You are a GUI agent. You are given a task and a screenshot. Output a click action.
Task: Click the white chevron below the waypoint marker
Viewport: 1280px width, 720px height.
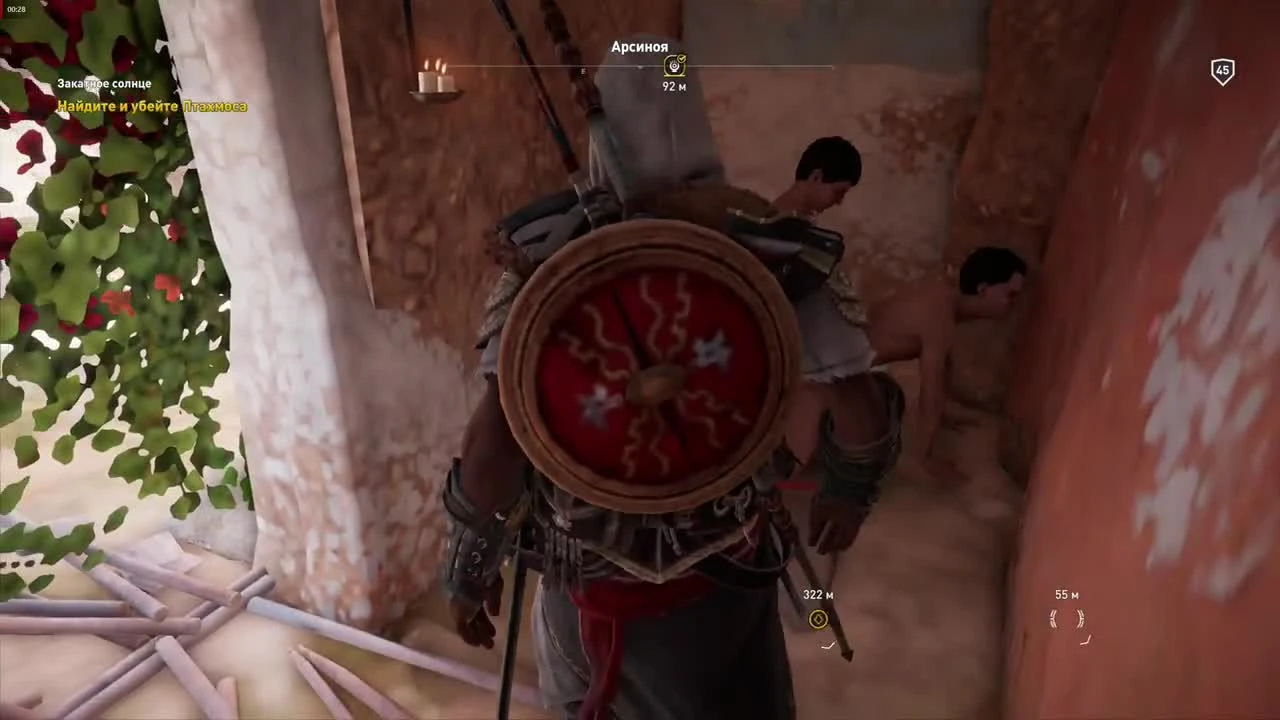coord(828,646)
